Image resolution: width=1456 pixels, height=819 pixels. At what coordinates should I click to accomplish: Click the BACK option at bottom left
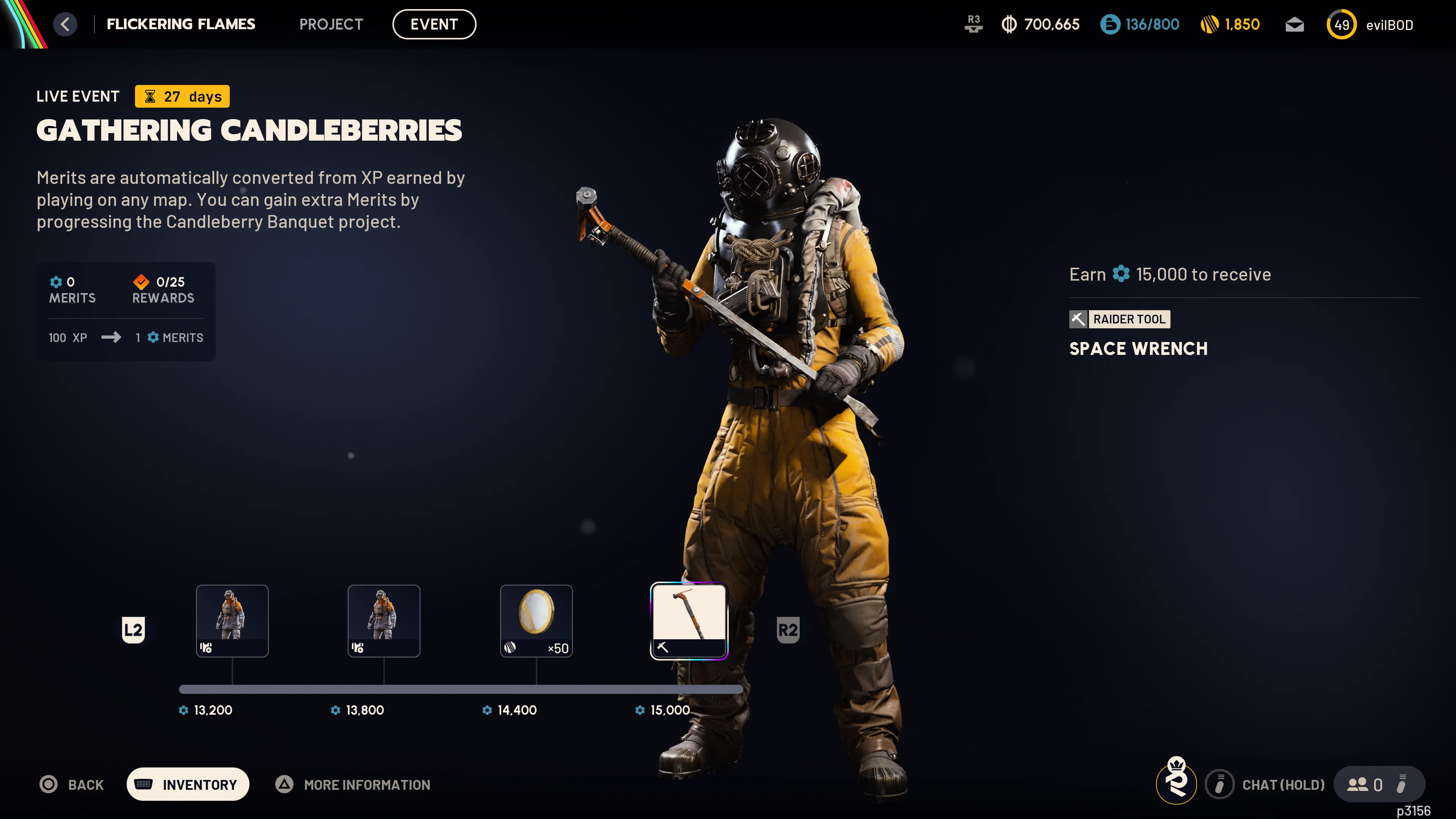click(72, 784)
